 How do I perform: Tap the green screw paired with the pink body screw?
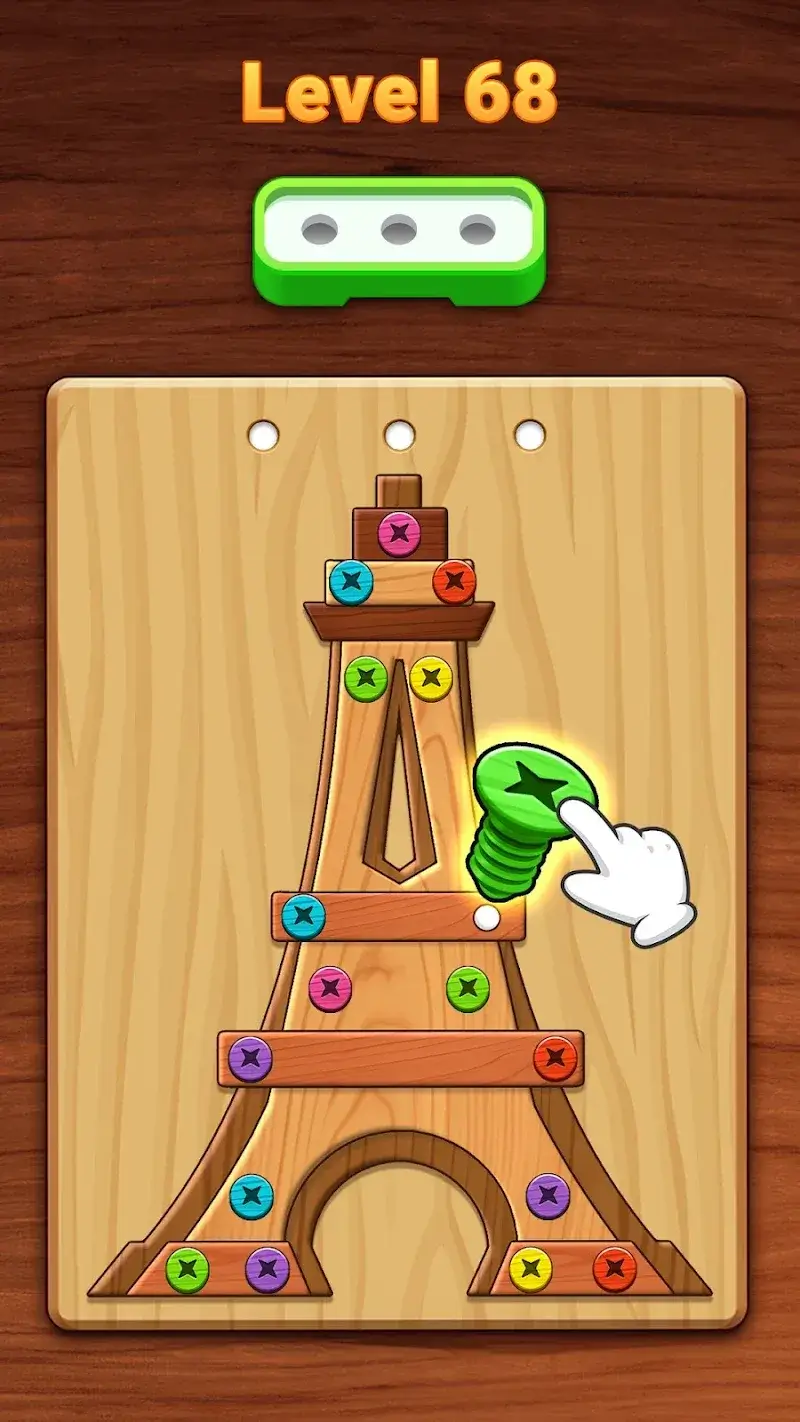coord(467,988)
